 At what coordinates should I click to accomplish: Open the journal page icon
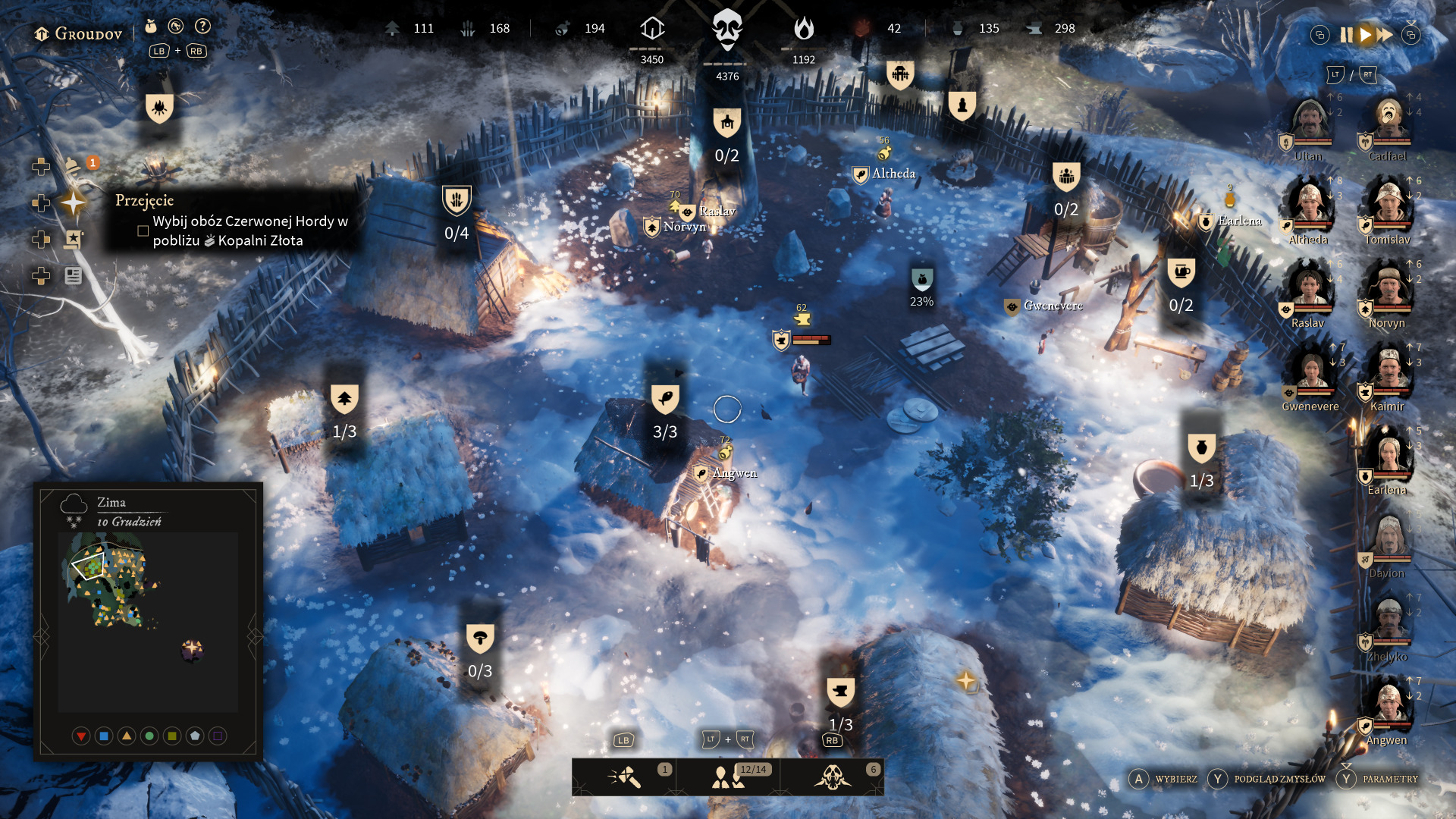[73, 276]
